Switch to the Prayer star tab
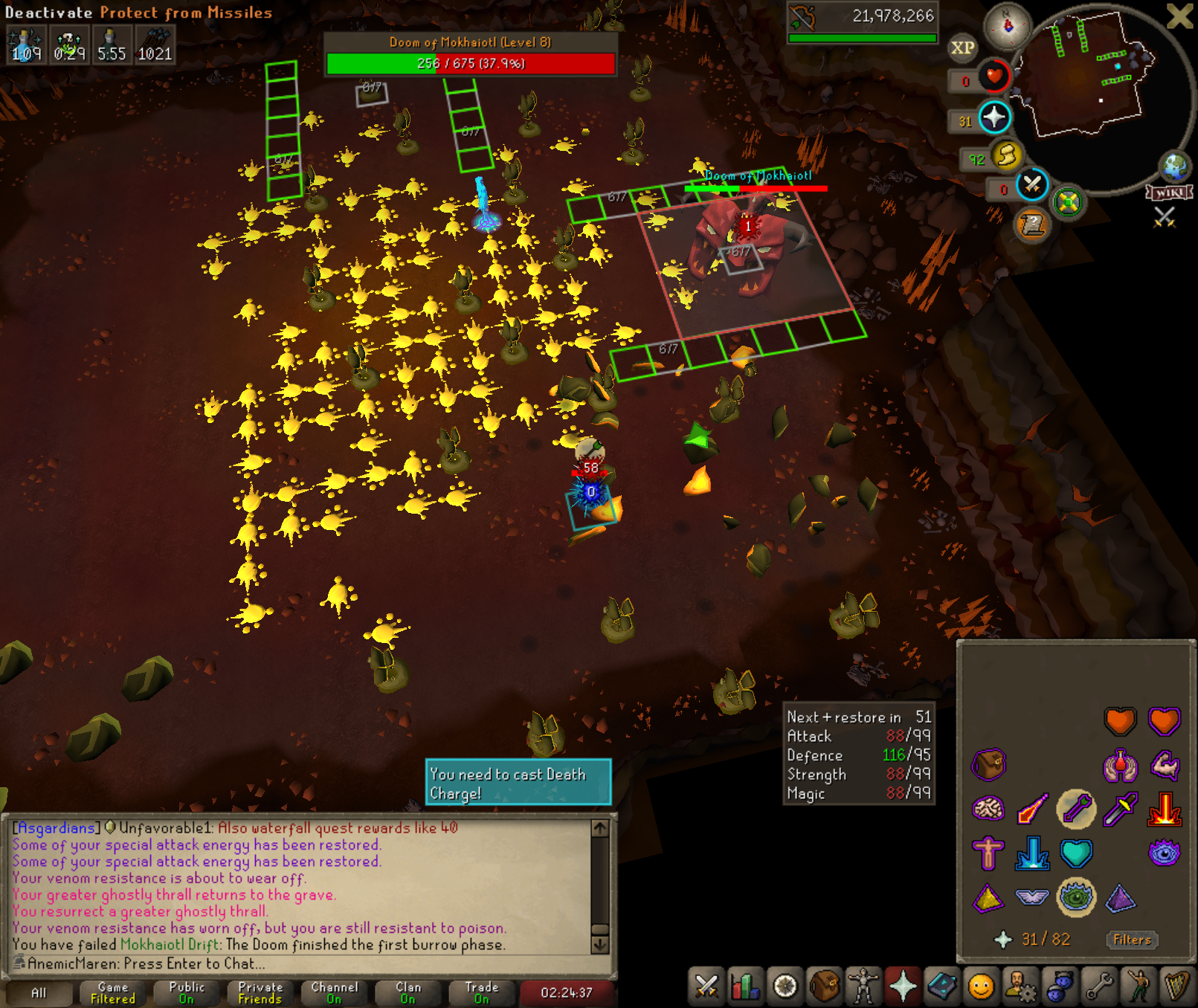The width and height of the screenshot is (1198, 1008). 903,987
